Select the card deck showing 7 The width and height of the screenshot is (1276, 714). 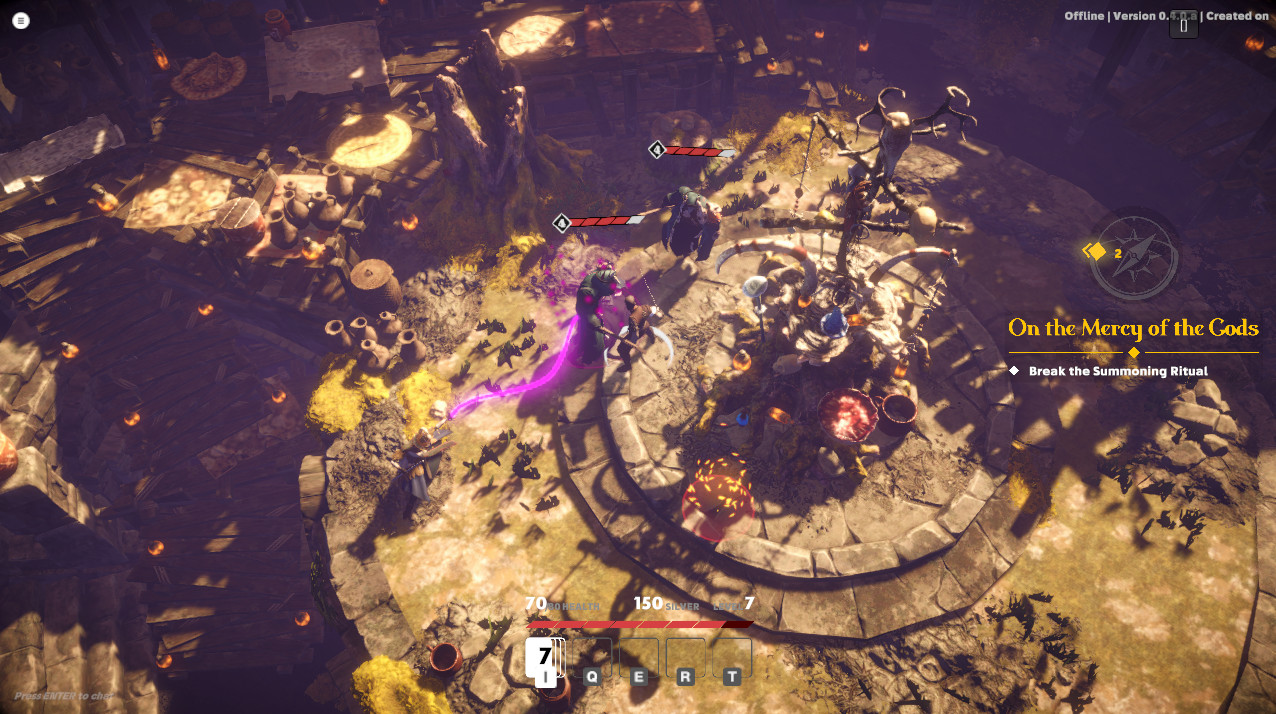click(544, 657)
